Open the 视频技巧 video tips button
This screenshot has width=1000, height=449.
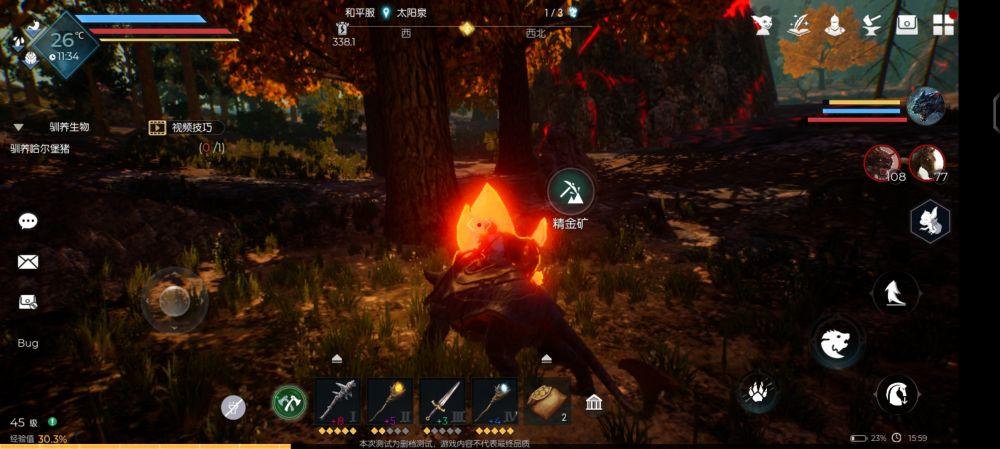tap(186, 127)
